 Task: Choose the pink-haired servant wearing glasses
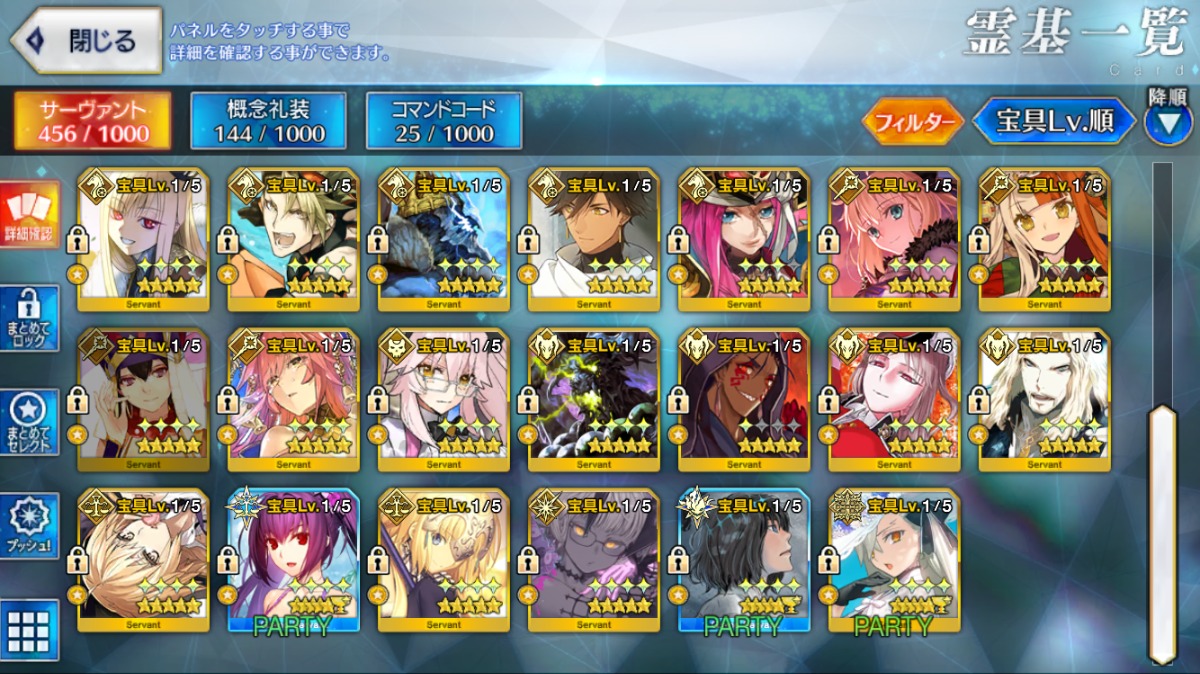pyautogui.click(x=443, y=400)
